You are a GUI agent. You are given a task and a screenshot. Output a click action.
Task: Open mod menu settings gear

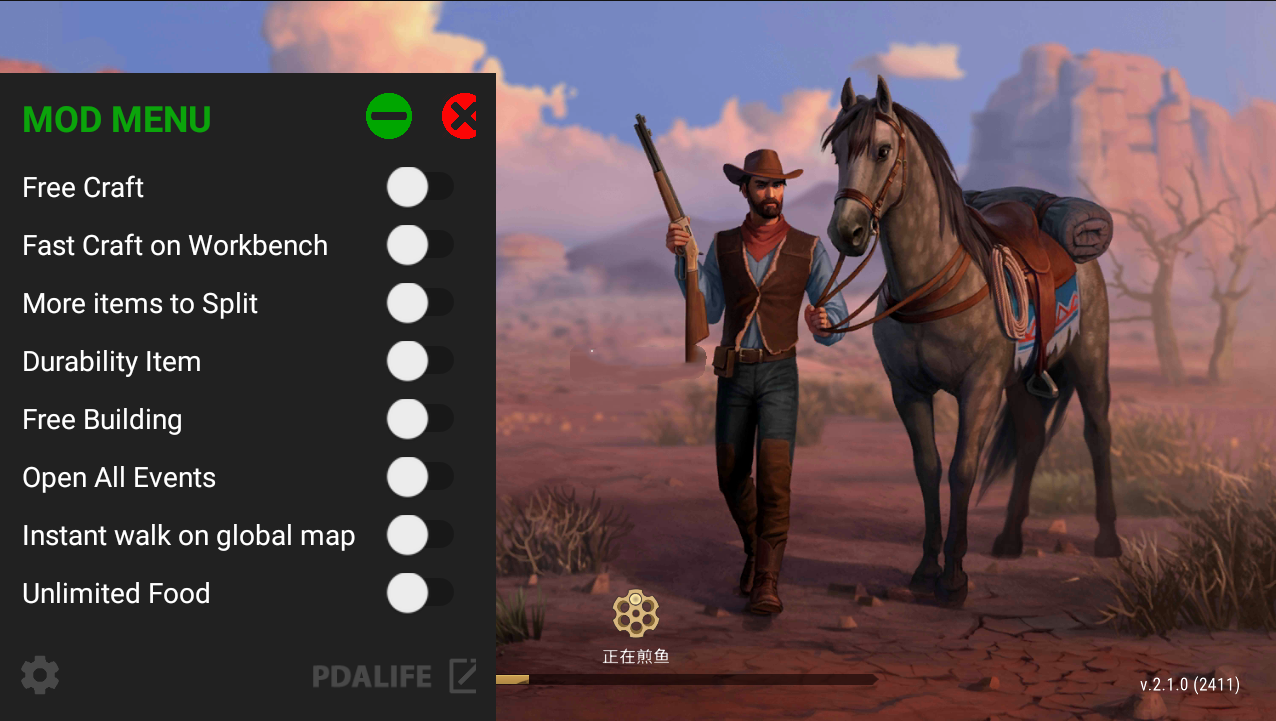click(x=40, y=676)
